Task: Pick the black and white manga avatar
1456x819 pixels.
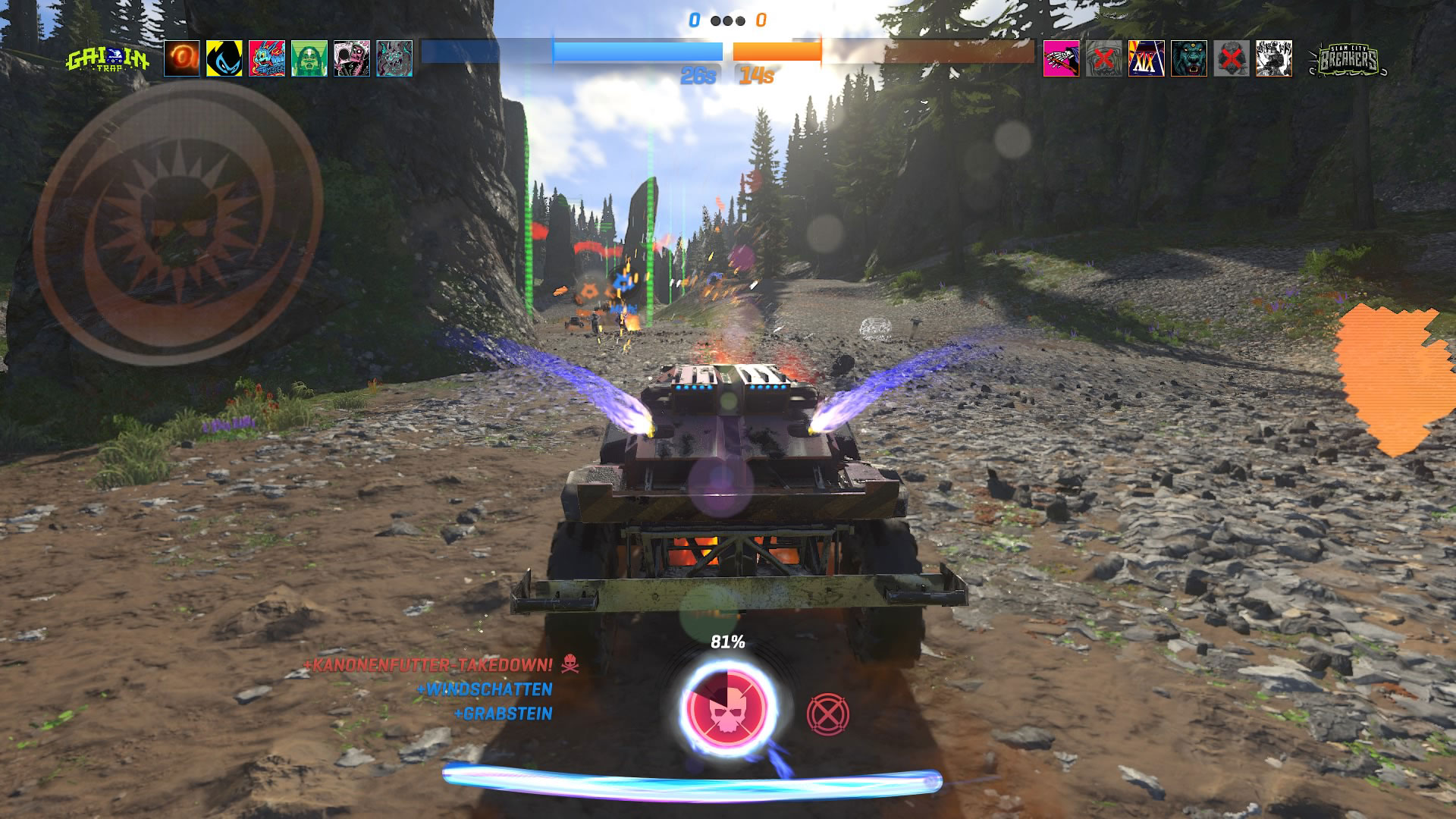Action: [1274, 58]
